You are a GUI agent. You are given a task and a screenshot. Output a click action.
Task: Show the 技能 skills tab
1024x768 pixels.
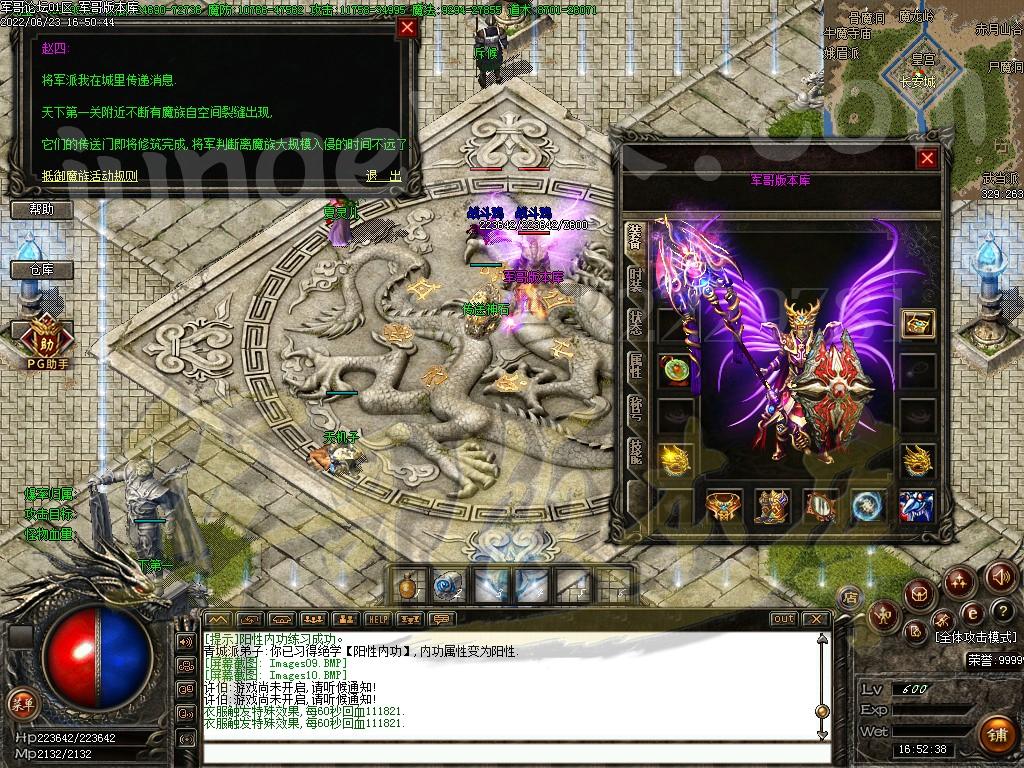coord(635,451)
